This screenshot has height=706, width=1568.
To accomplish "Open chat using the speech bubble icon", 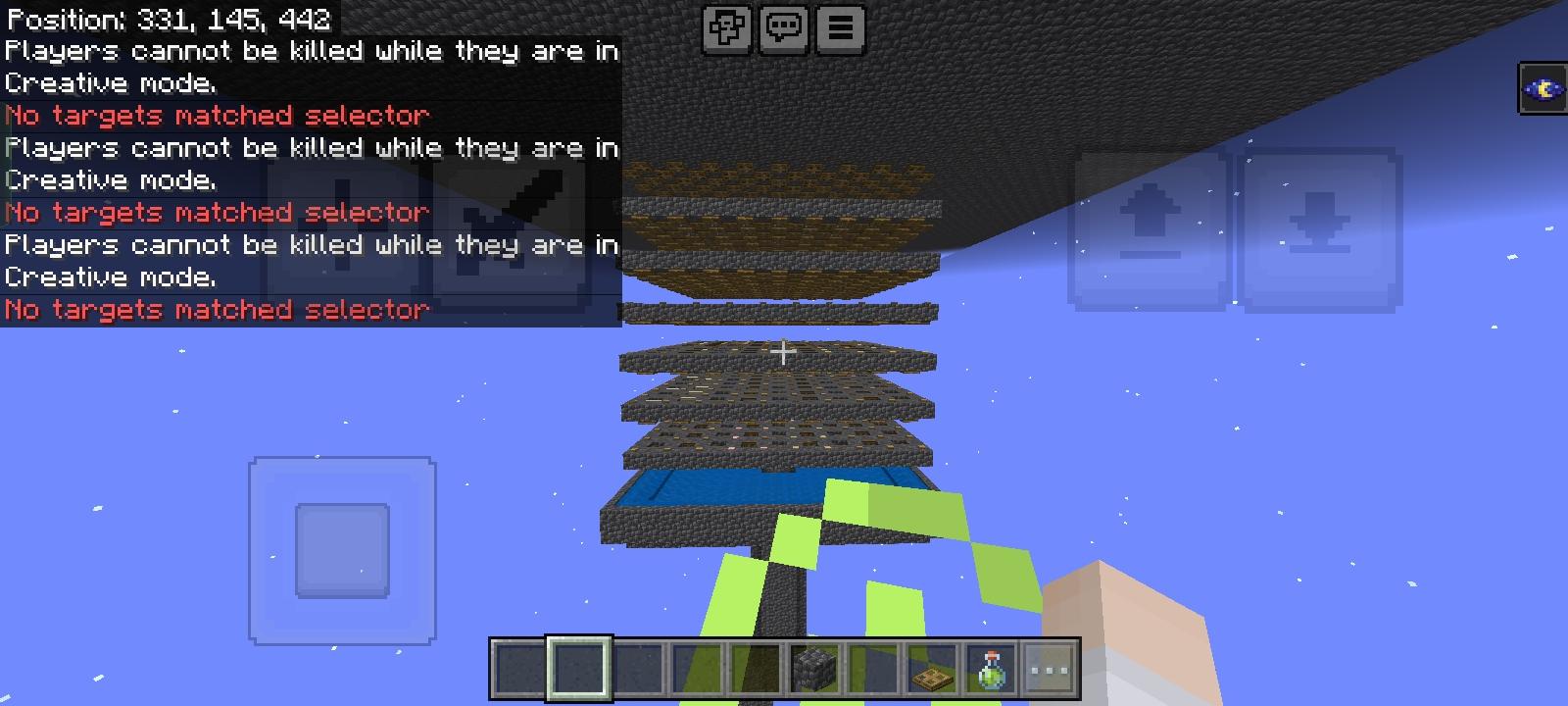I will click(x=784, y=28).
